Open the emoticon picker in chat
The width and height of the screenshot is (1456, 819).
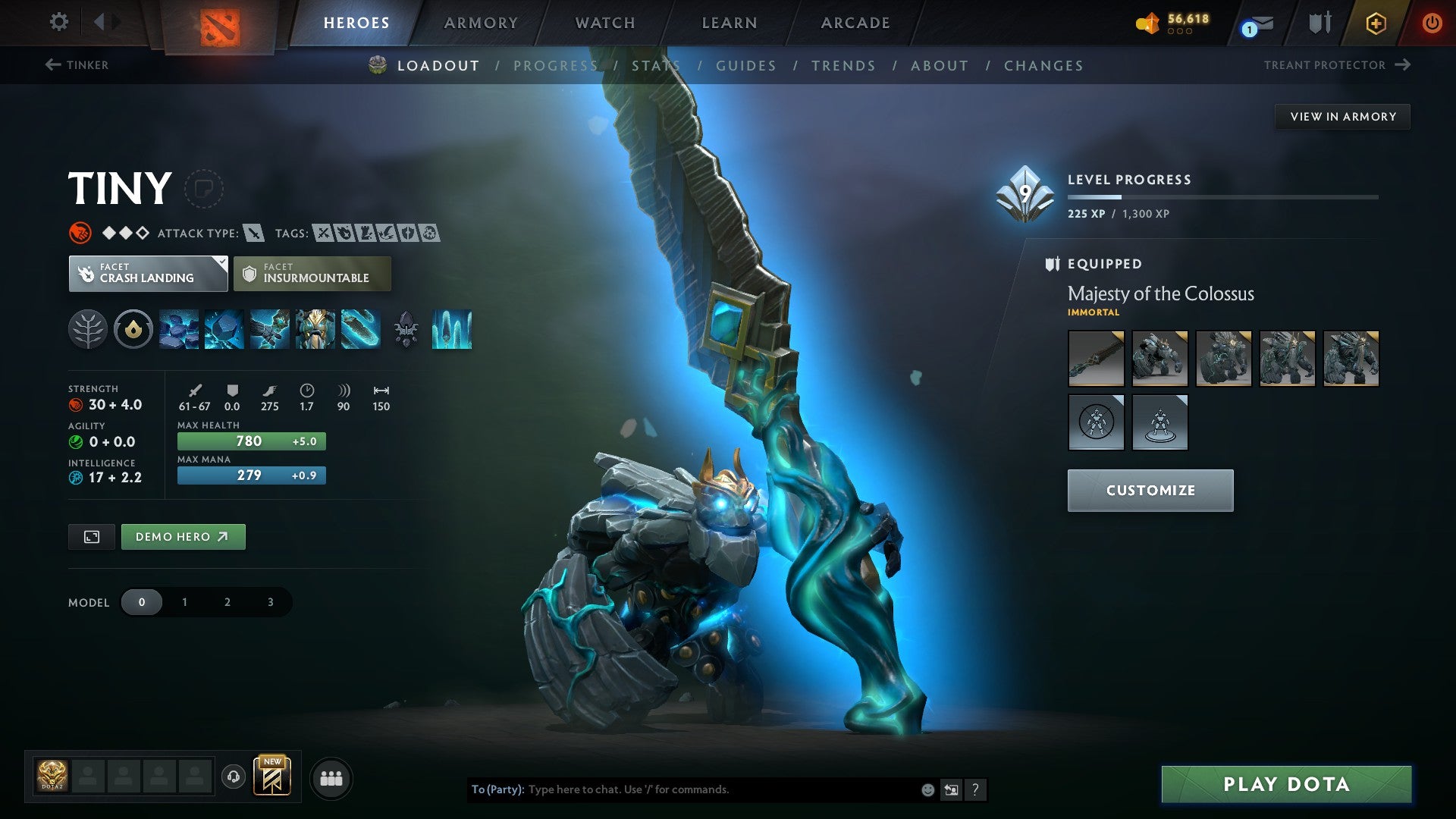[927, 789]
